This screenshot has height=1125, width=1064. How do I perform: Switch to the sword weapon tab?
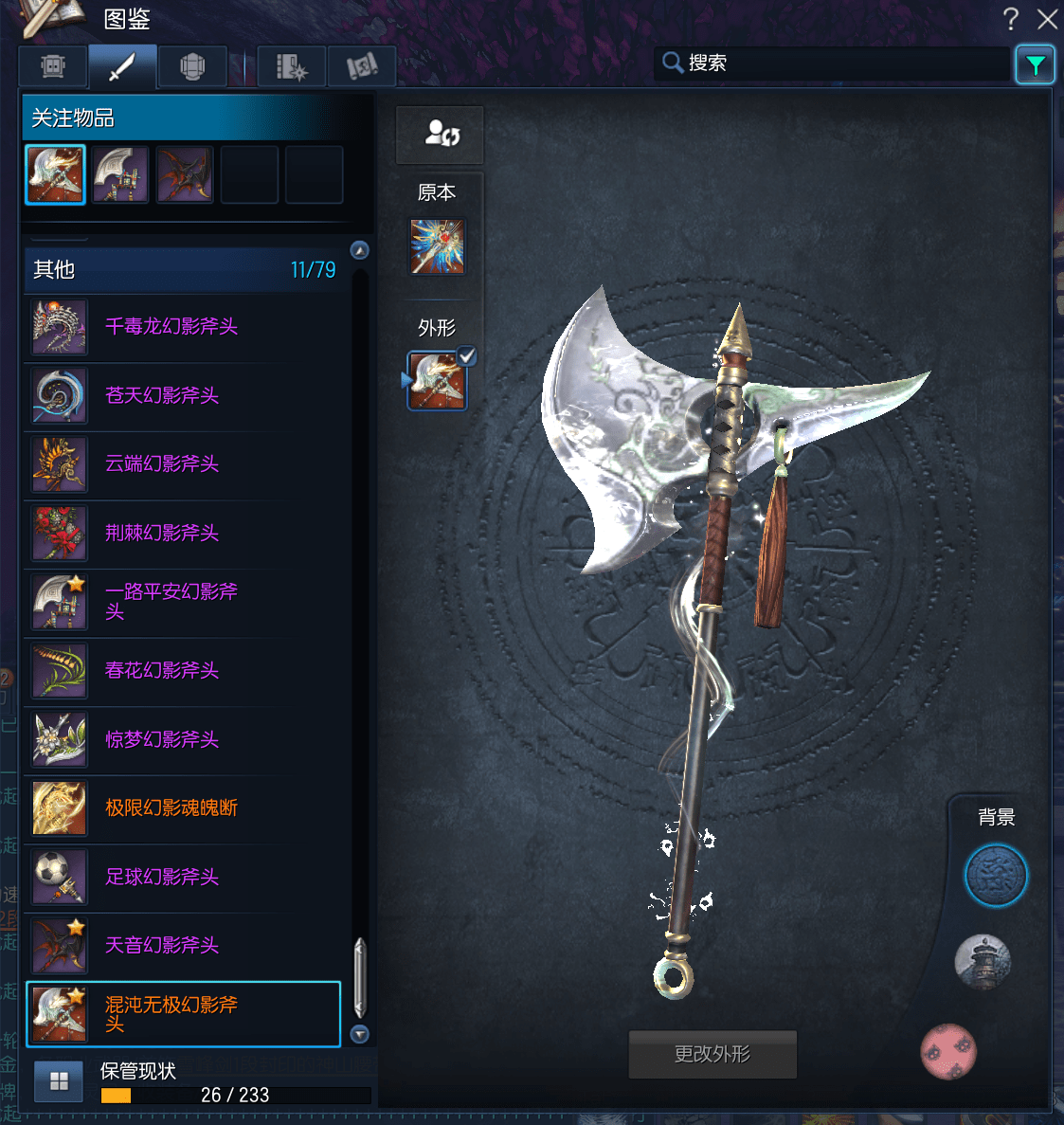pyautogui.click(x=122, y=66)
